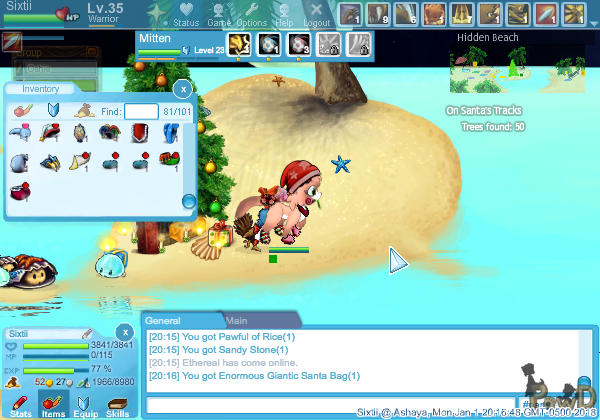Image resolution: width=600 pixels, height=420 pixels.
Task: Open the Stats panel tab
Action: pyautogui.click(x=21, y=405)
